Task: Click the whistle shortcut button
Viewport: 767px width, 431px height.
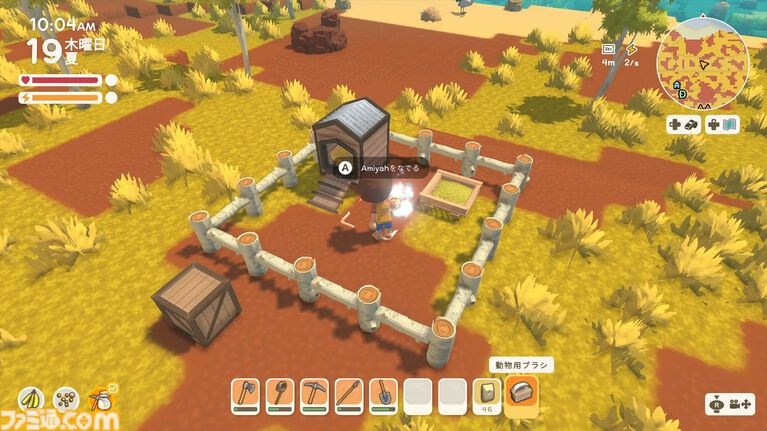Action: click(x=683, y=125)
